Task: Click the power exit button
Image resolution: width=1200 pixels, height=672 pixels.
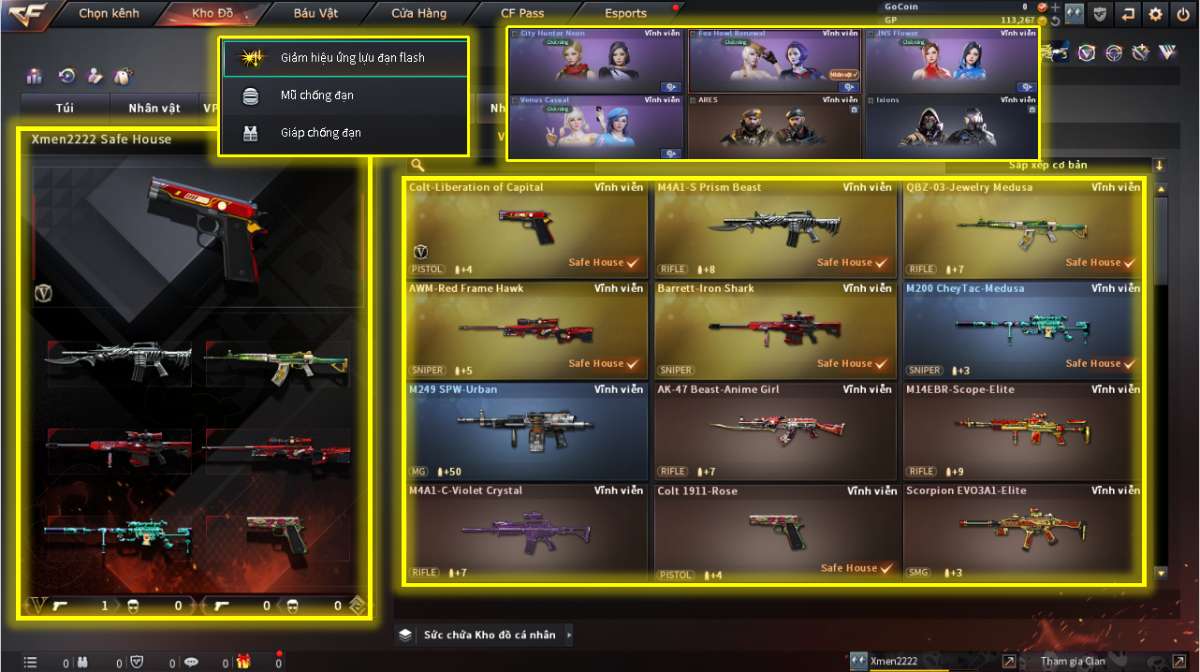Action: click(x=1183, y=14)
